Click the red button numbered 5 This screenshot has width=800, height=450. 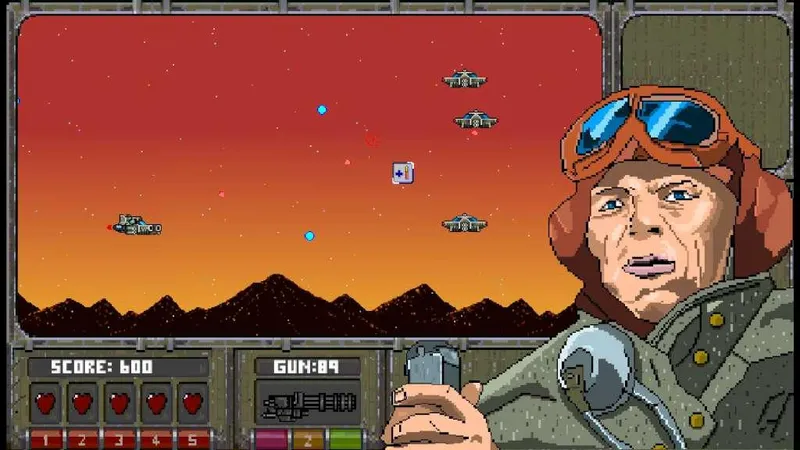tap(193, 439)
